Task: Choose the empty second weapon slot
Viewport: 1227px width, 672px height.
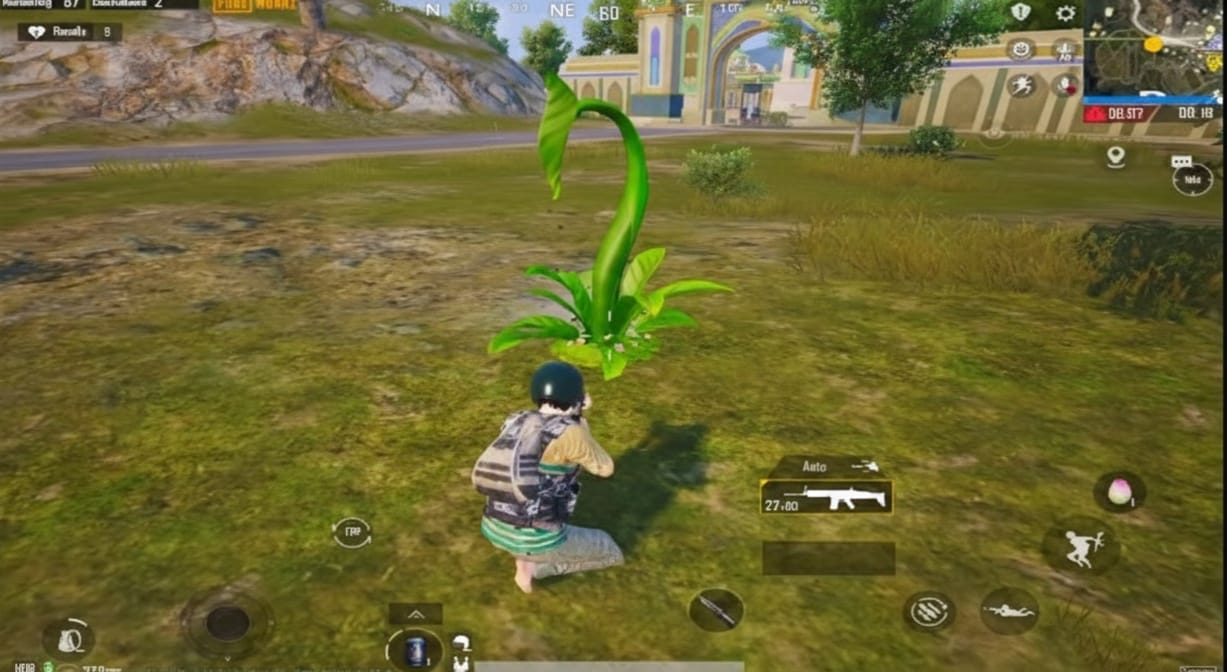Action: pos(828,558)
